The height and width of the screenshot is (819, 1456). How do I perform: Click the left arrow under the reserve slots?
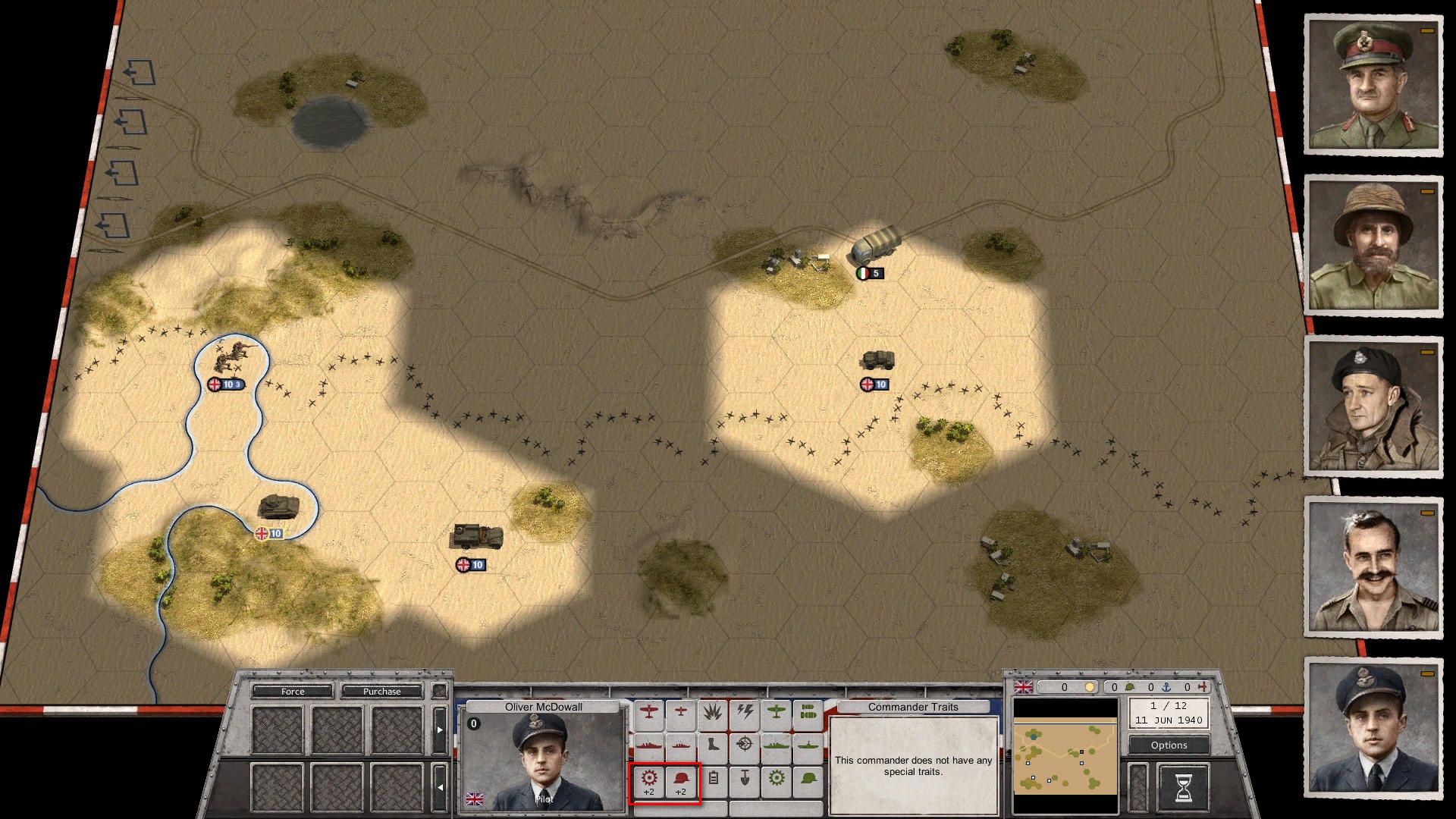(439, 787)
